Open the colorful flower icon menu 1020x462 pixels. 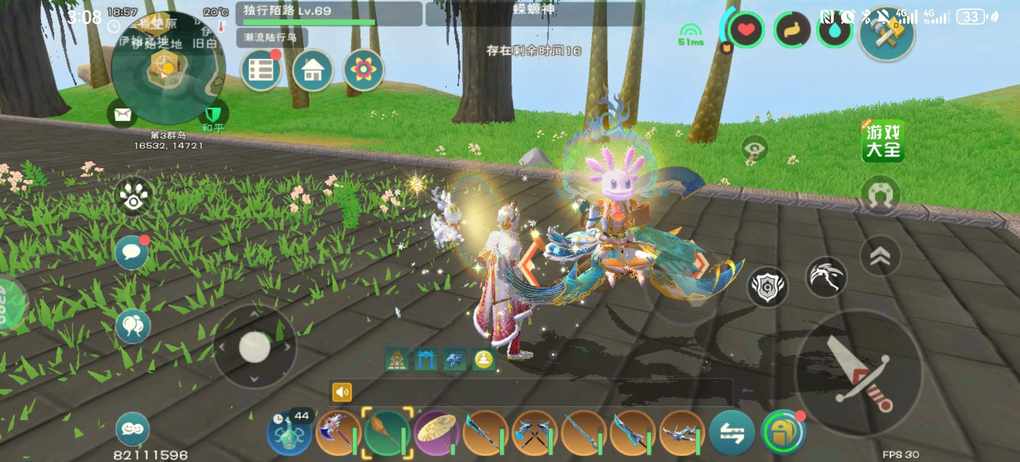tap(364, 70)
